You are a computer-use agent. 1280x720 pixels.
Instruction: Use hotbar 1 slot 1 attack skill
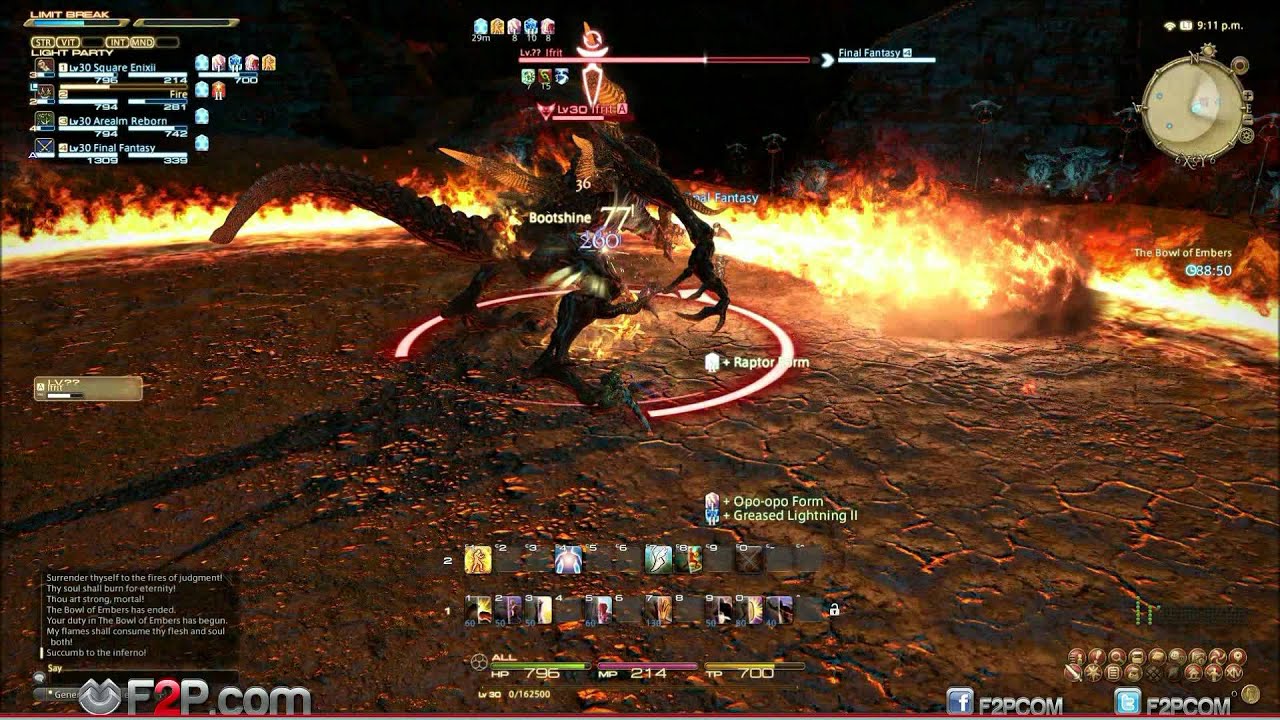coord(478,609)
